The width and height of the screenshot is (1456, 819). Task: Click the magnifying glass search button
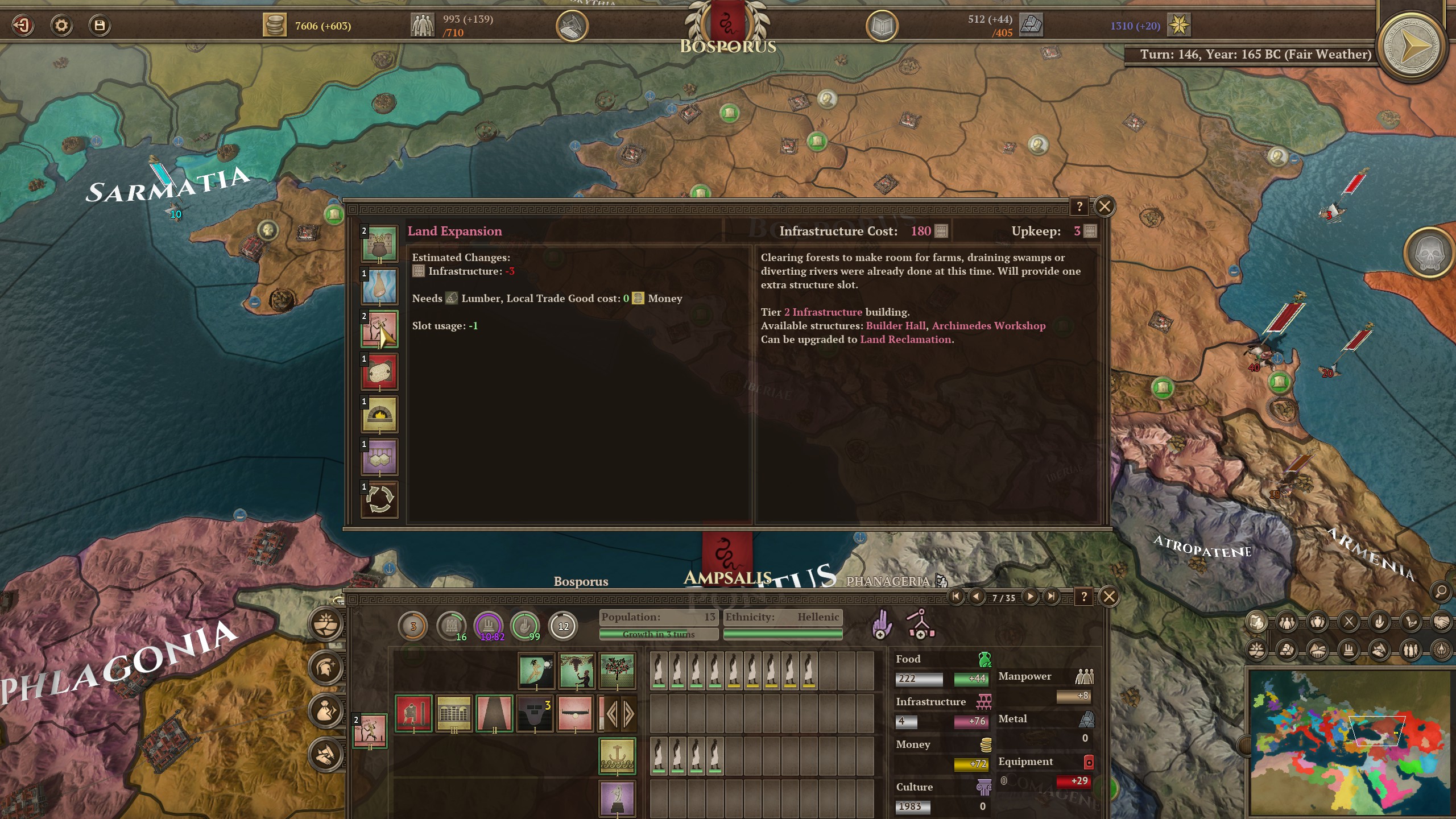tap(1441, 592)
